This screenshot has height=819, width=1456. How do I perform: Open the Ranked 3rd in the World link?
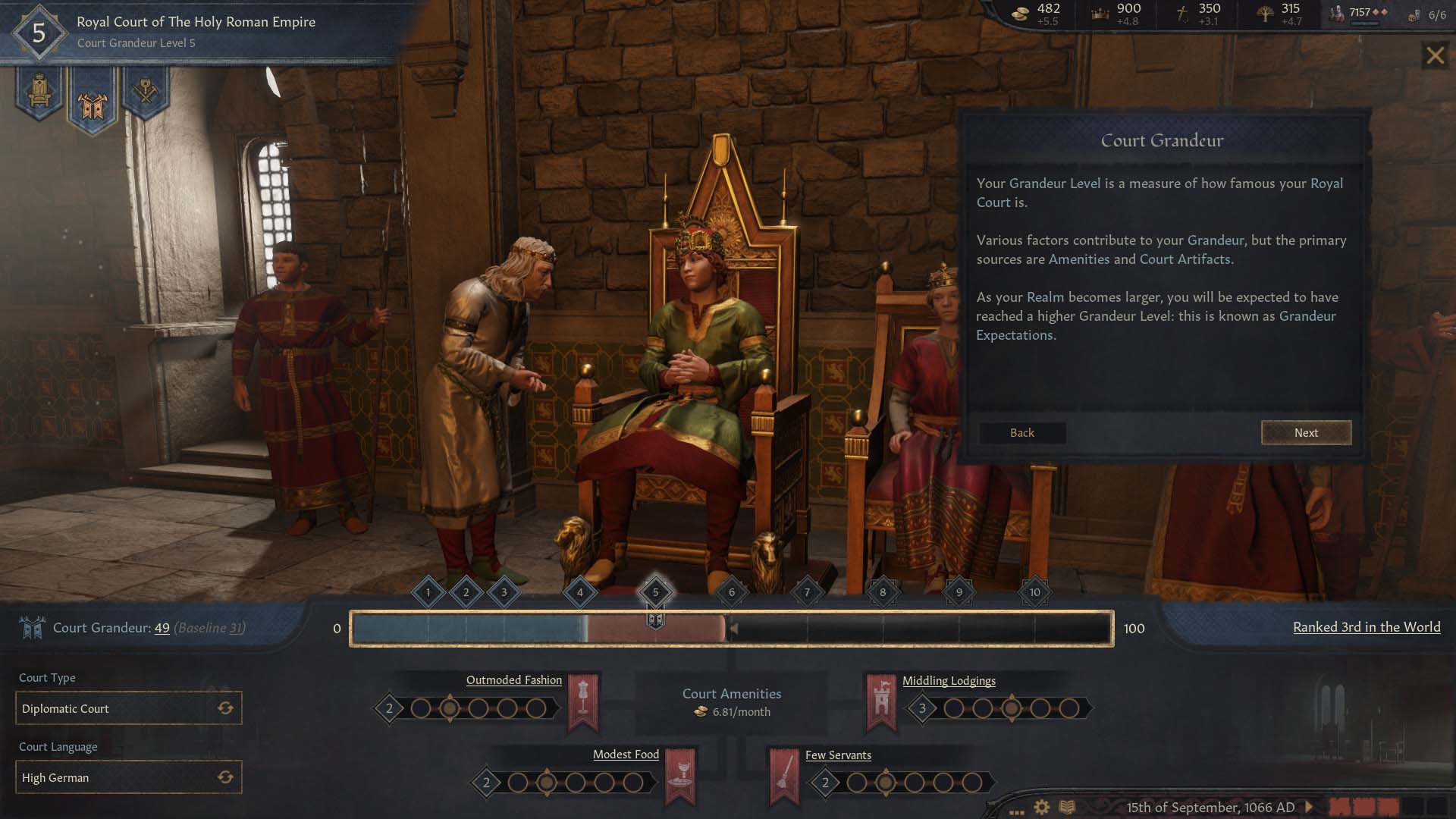[1367, 627]
